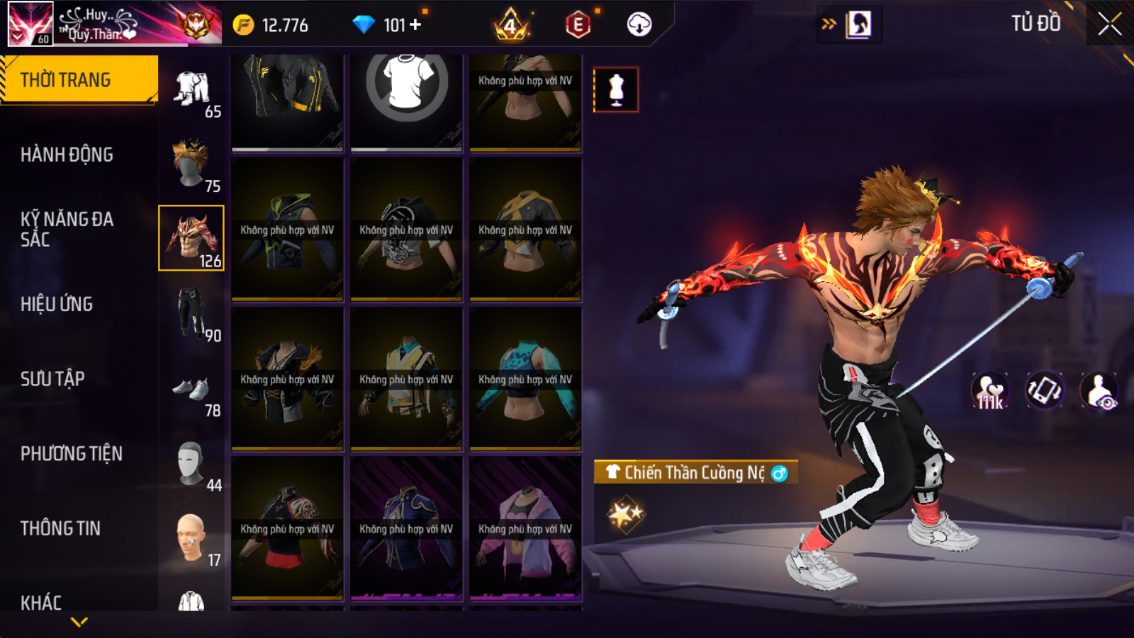The width and height of the screenshot is (1134, 638).
Task: Choose the white t-shirt default top slot
Action: [x=406, y=88]
